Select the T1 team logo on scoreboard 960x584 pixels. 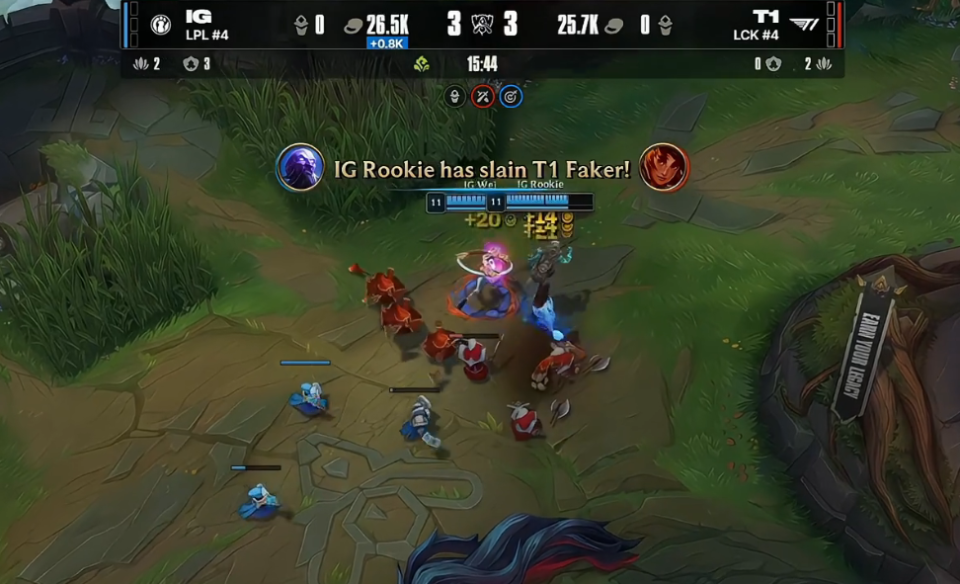point(803,24)
